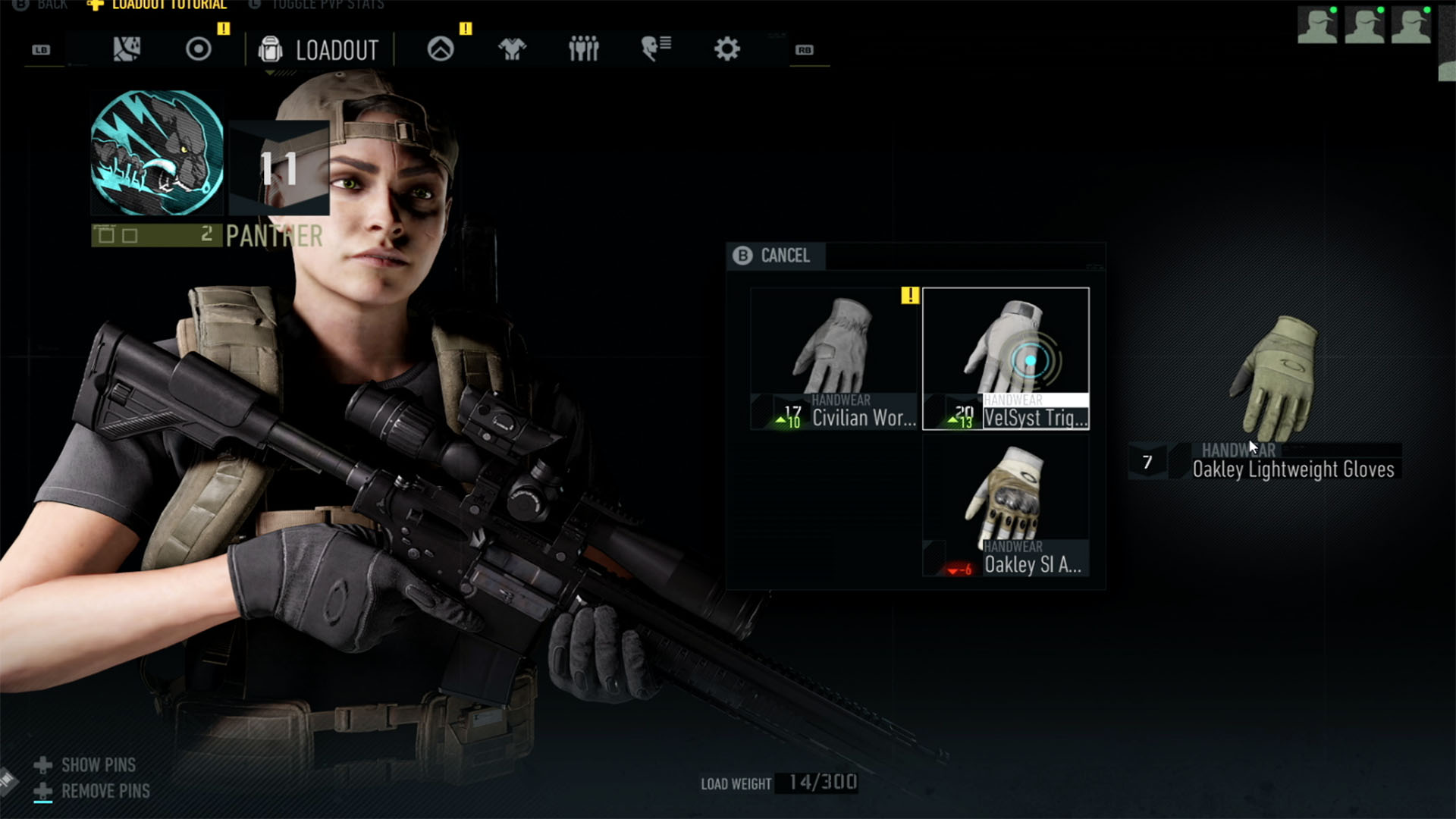Image resolution: width=1456 pixels, height=819 pixels.
Task: Choose the VelSyst Trigger gloves
Action: [1006, 359]
